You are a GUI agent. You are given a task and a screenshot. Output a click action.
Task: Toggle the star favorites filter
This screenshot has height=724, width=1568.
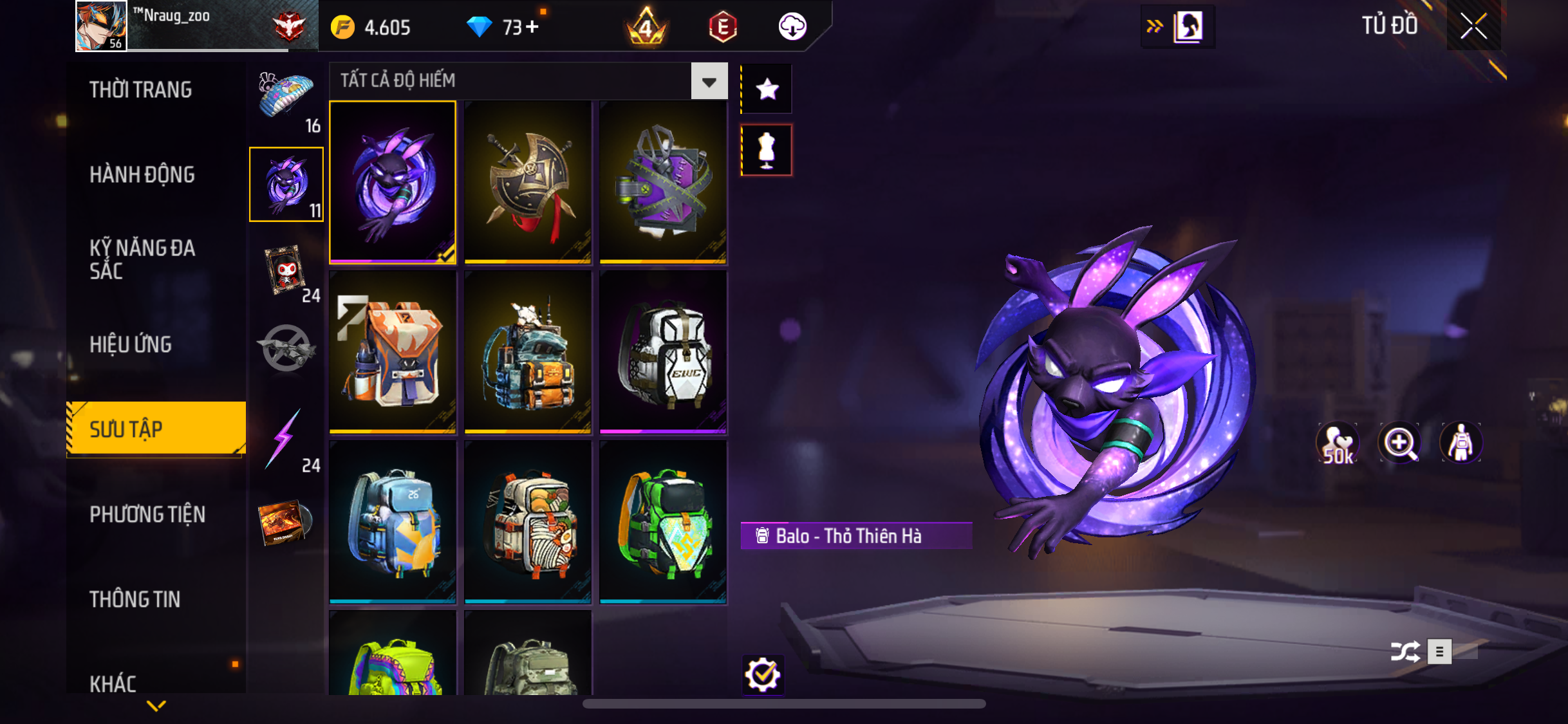[x=767, y=89]
